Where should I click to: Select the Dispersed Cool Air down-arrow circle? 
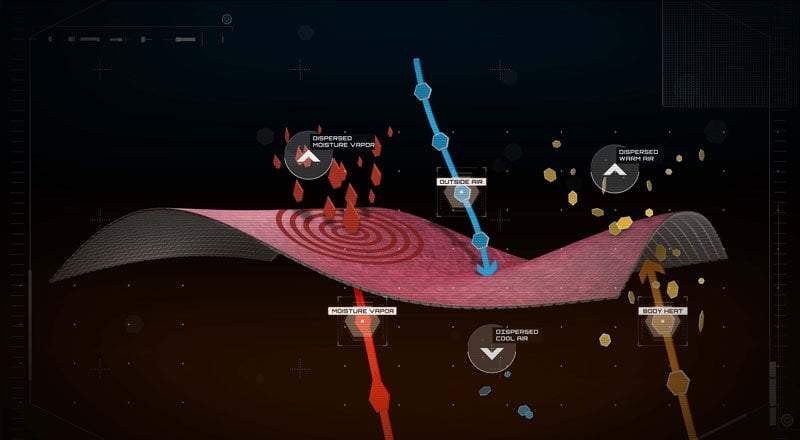pyautogui.click(x=491, y=350)
